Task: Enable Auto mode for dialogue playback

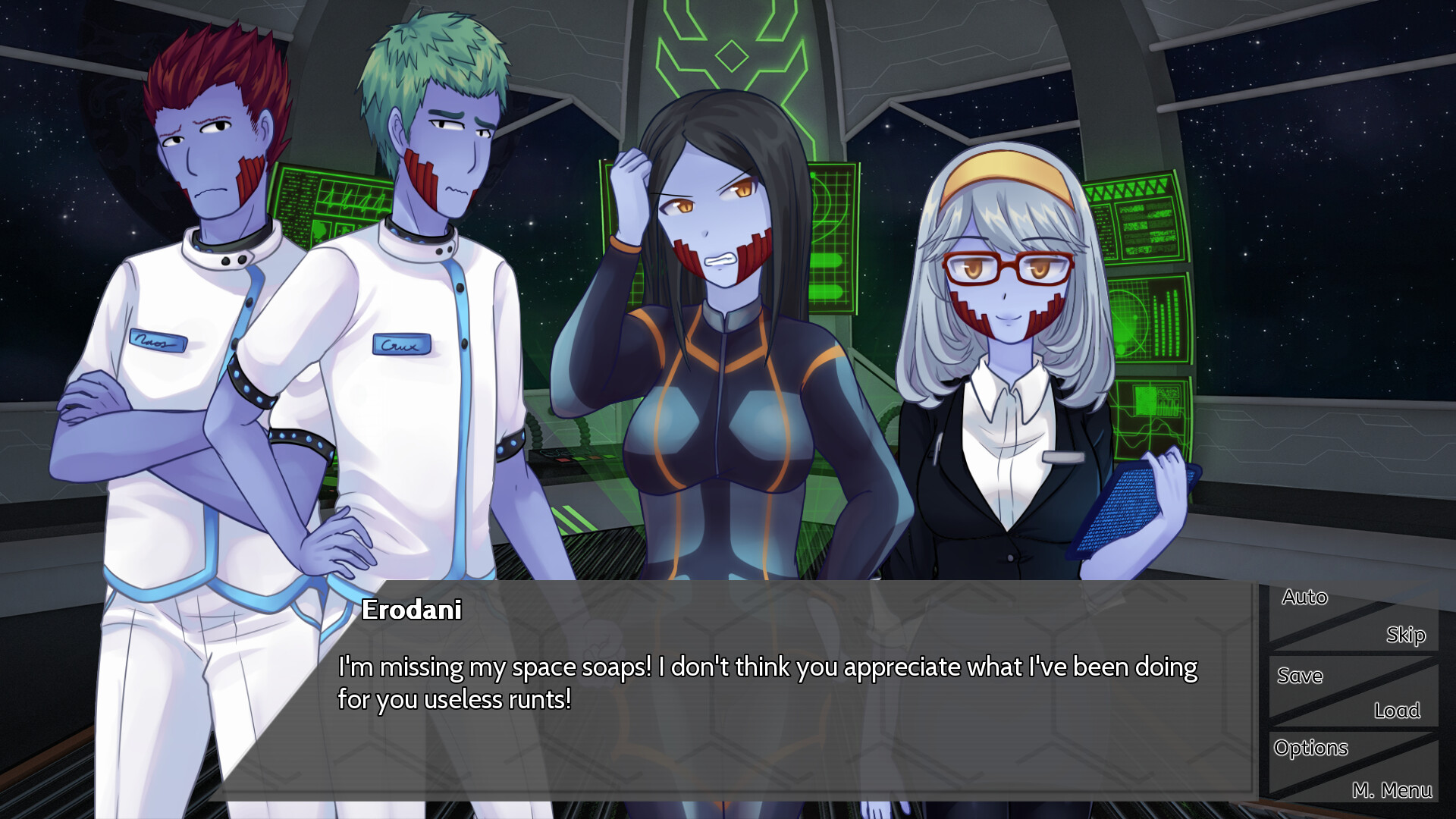Action: [x=1305, y=598]
